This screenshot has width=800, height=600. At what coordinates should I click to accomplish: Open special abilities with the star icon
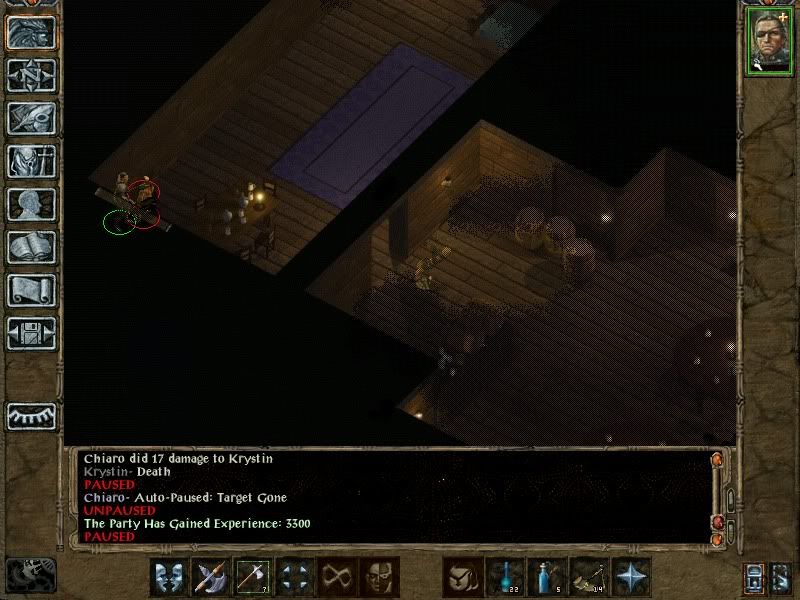632,577
